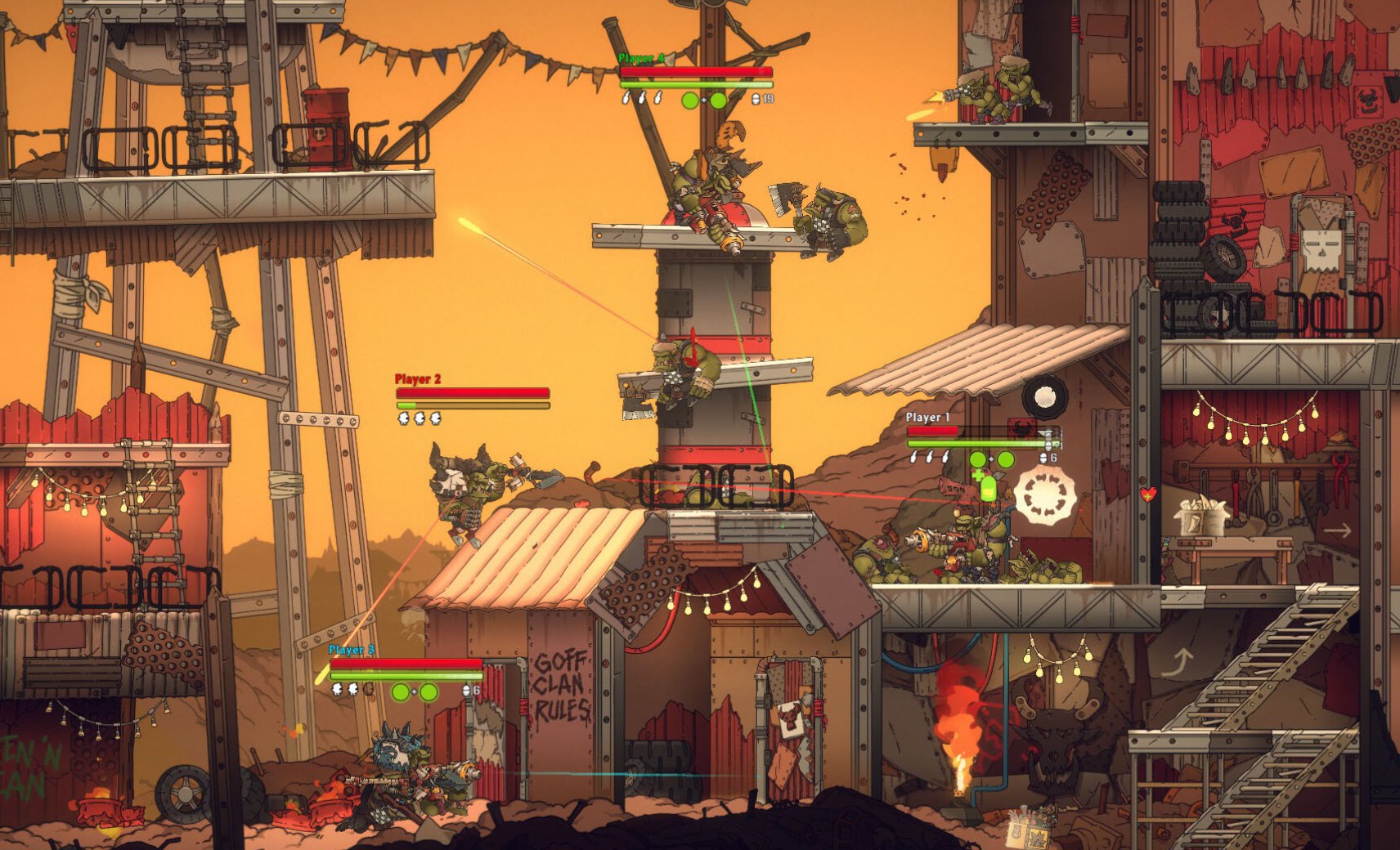This screenshot has height=850, width=1400.
Task: Select the Player 2 name label
Action: pyautogui.click(x=417, y=378)
